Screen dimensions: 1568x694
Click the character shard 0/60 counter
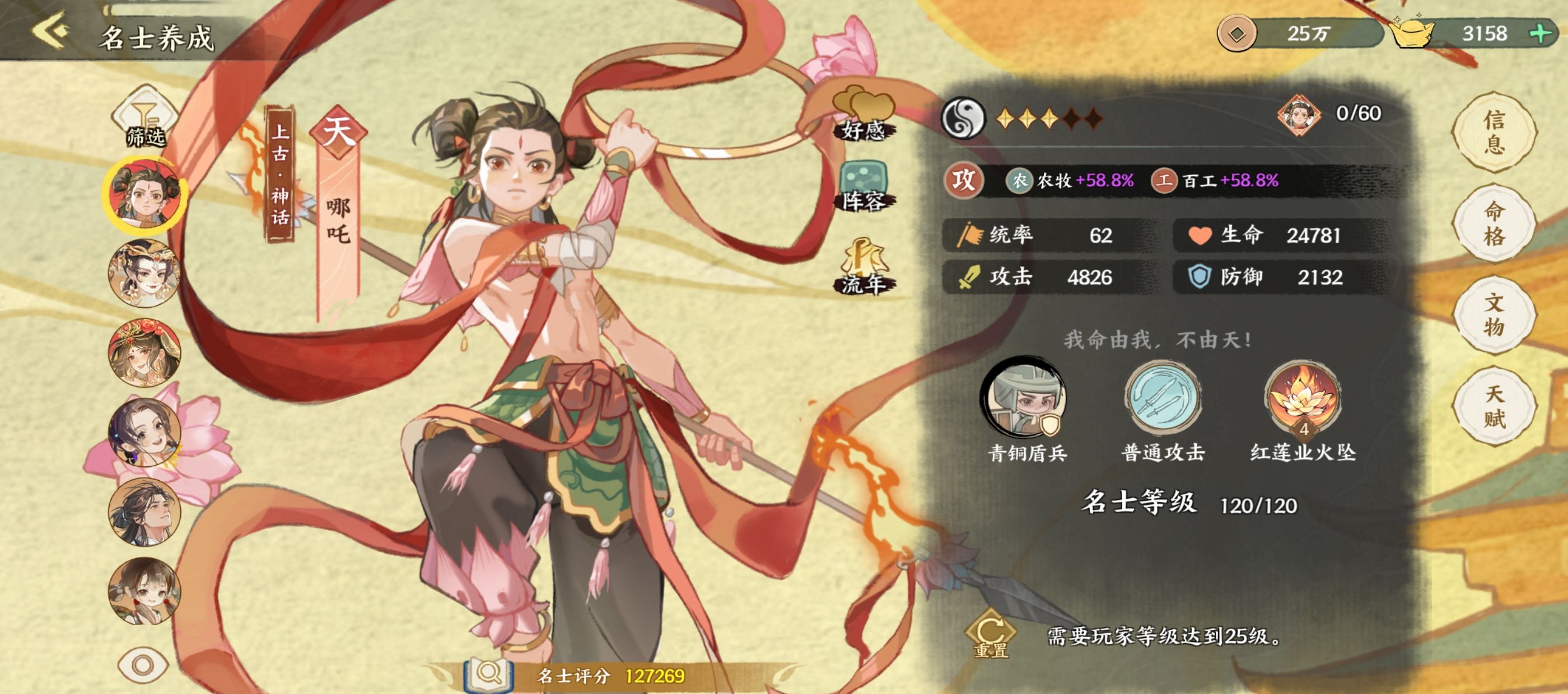tap(1303, 114)
